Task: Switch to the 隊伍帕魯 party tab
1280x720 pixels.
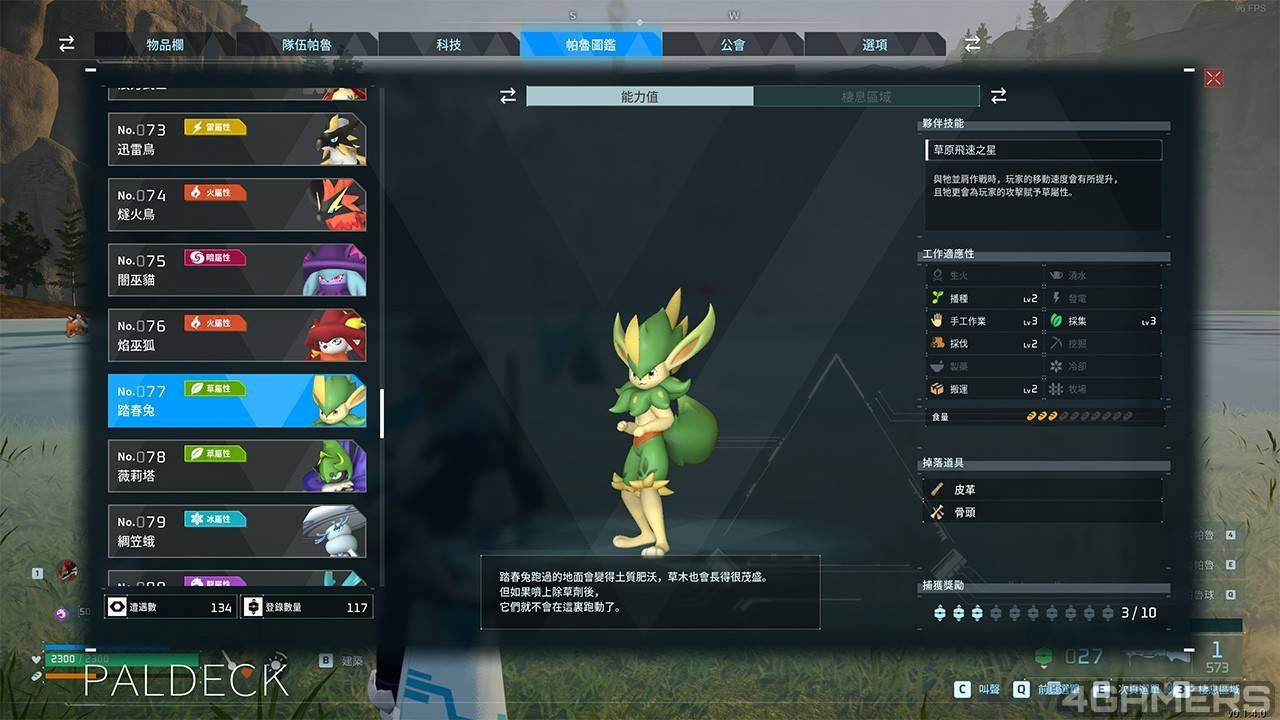Action: point(306,45)
